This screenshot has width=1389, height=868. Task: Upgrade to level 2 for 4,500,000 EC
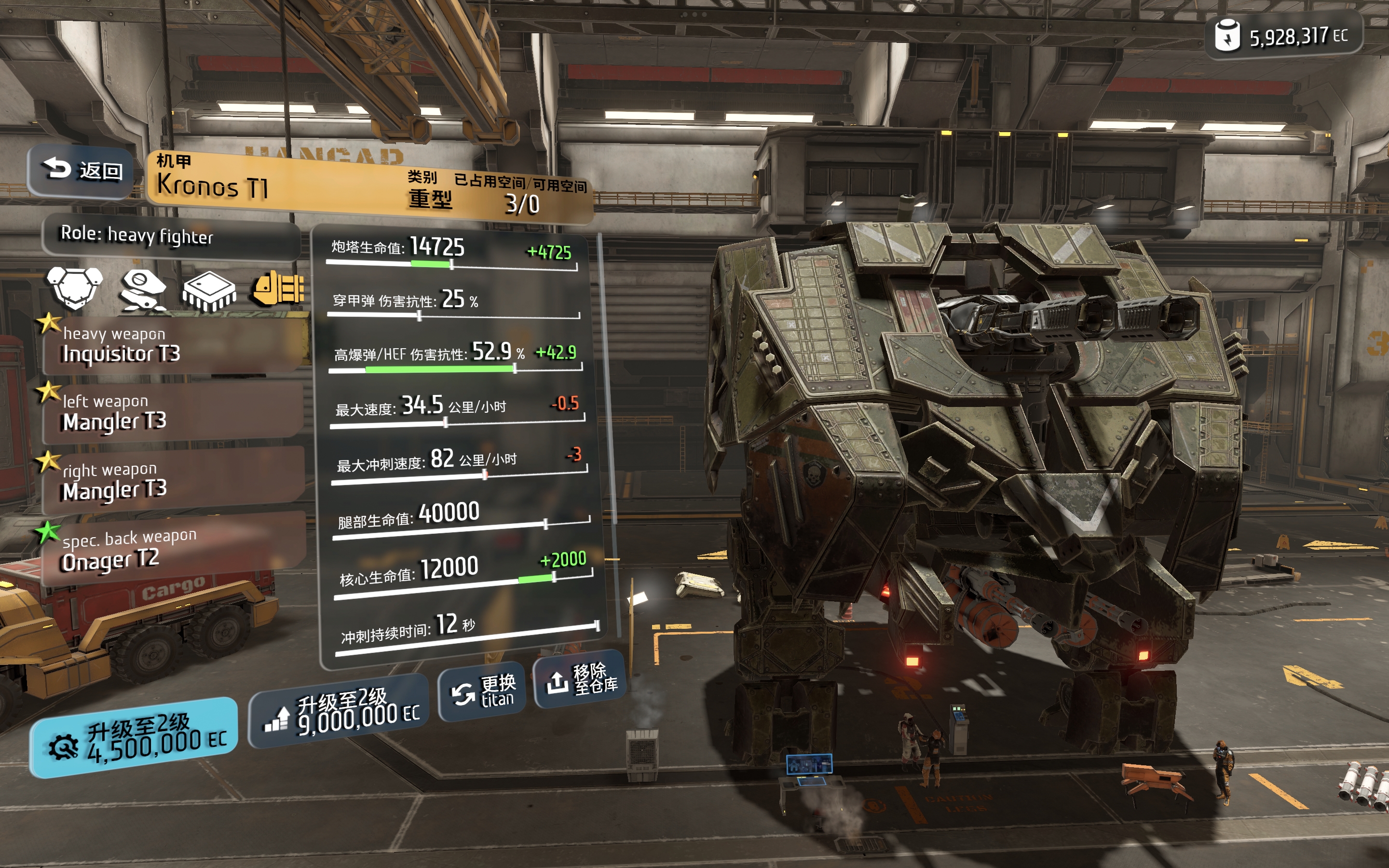134,738
